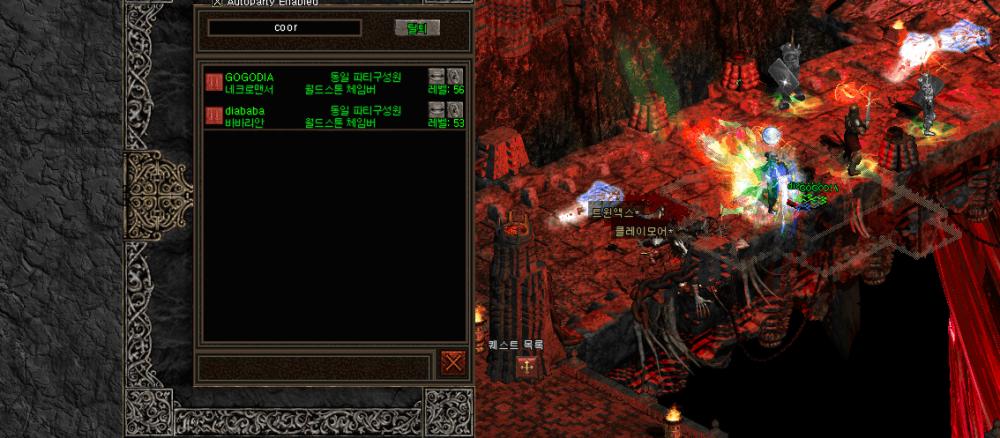Click the red hostility icon beside diababa
The width and height of the screenshot is (1000, 438).
point(213,115)
